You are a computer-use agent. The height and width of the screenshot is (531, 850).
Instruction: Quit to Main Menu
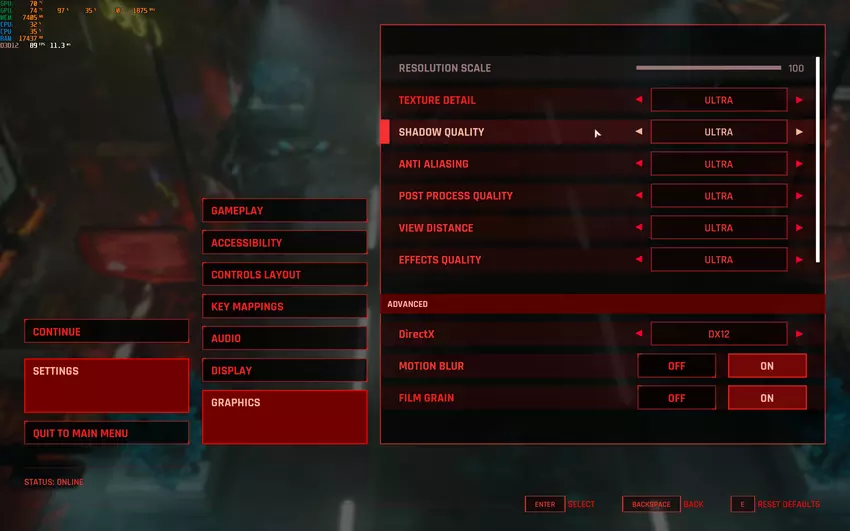pos(106,433)
